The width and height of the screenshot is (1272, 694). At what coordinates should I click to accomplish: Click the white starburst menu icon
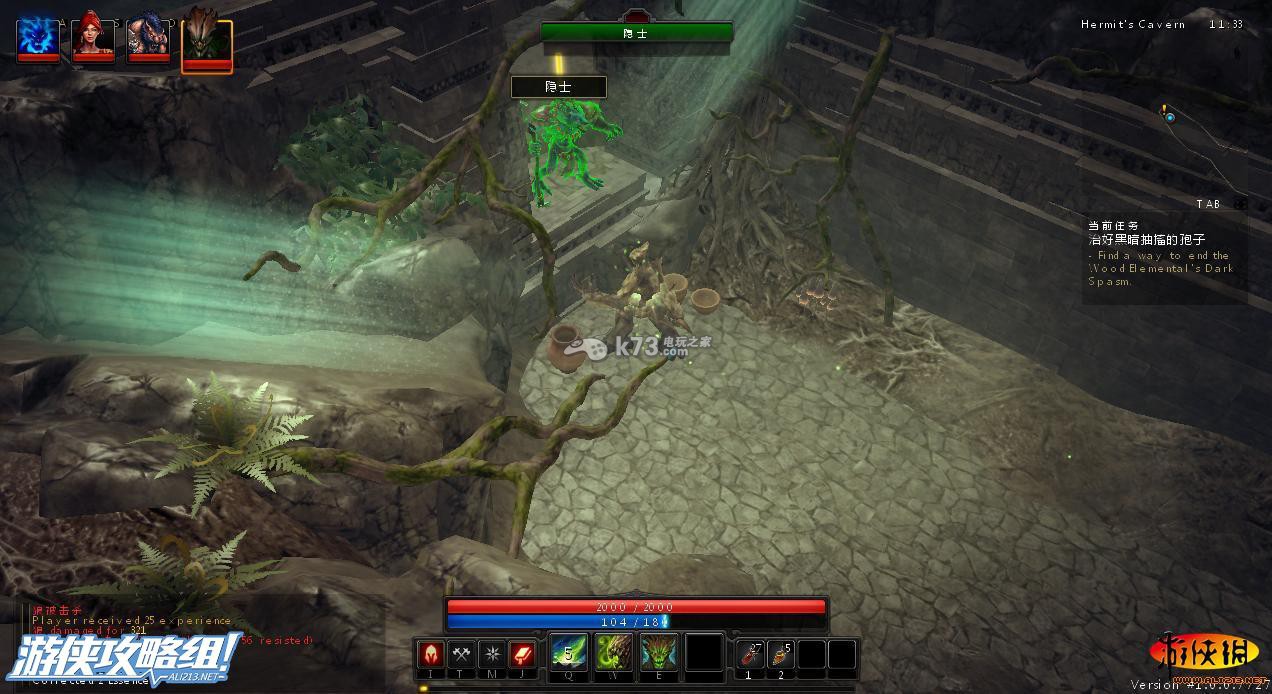(492, 654)
